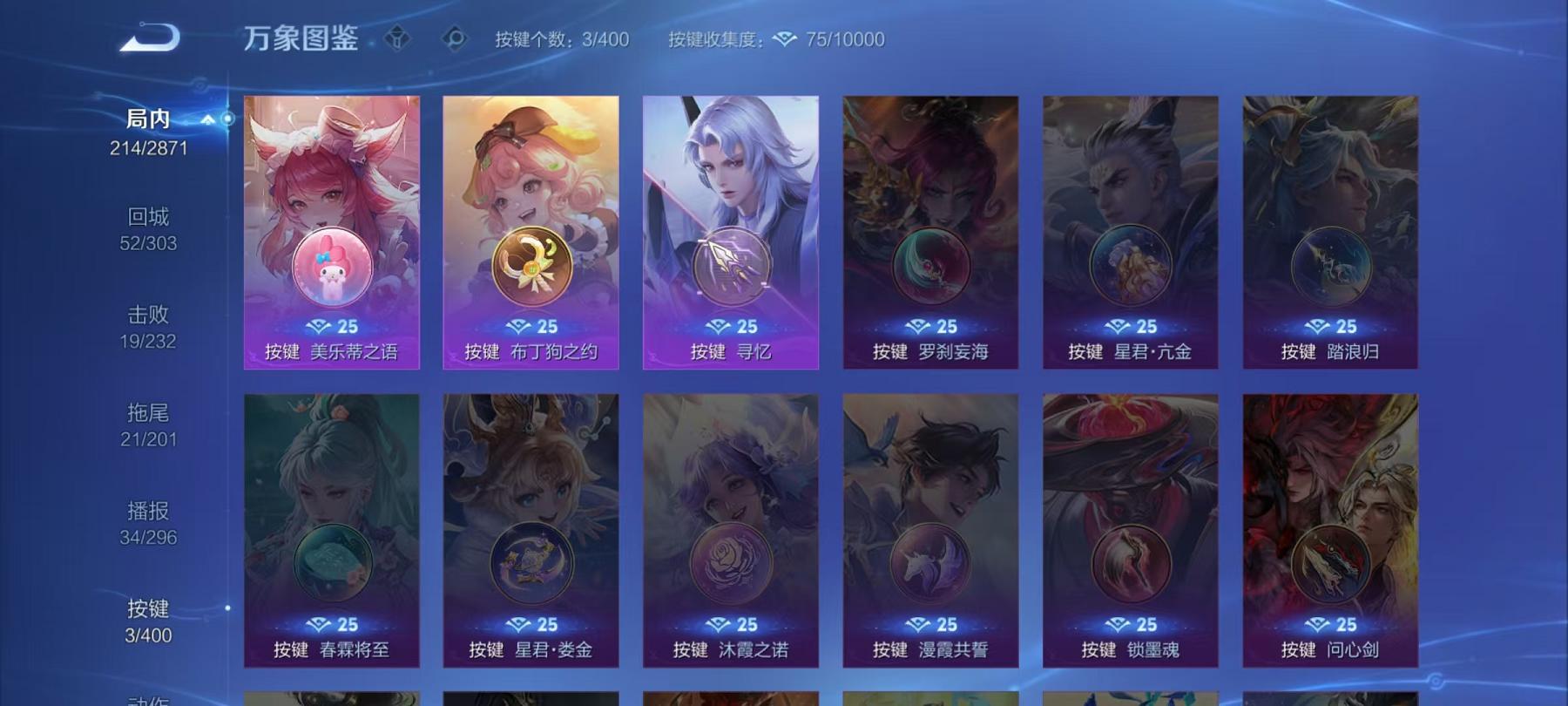Switch to the 击败 section

[x=146, y=314]
